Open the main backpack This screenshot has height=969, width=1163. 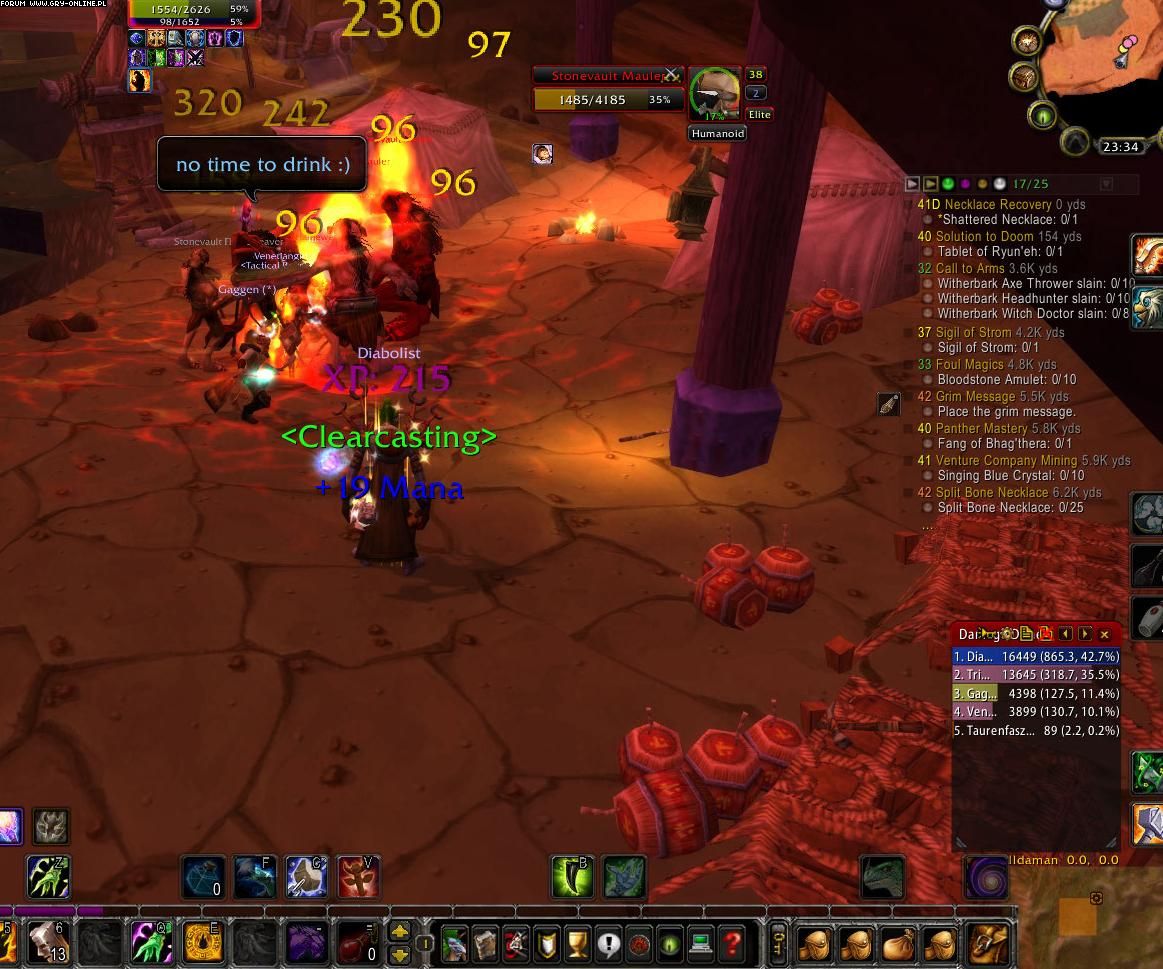[x=990, y=943]
